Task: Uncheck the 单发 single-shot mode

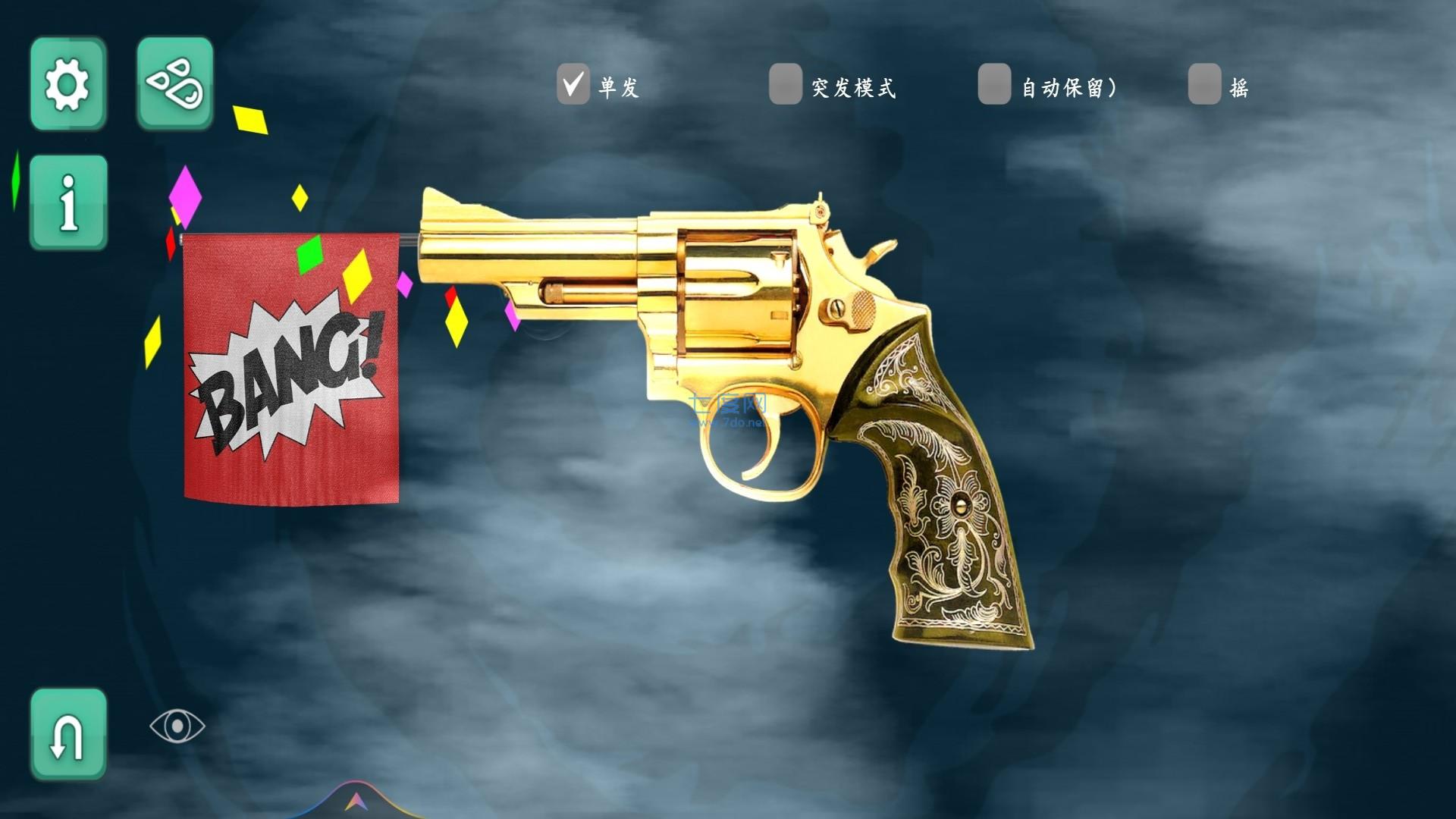Action: [x=573, y=83]
